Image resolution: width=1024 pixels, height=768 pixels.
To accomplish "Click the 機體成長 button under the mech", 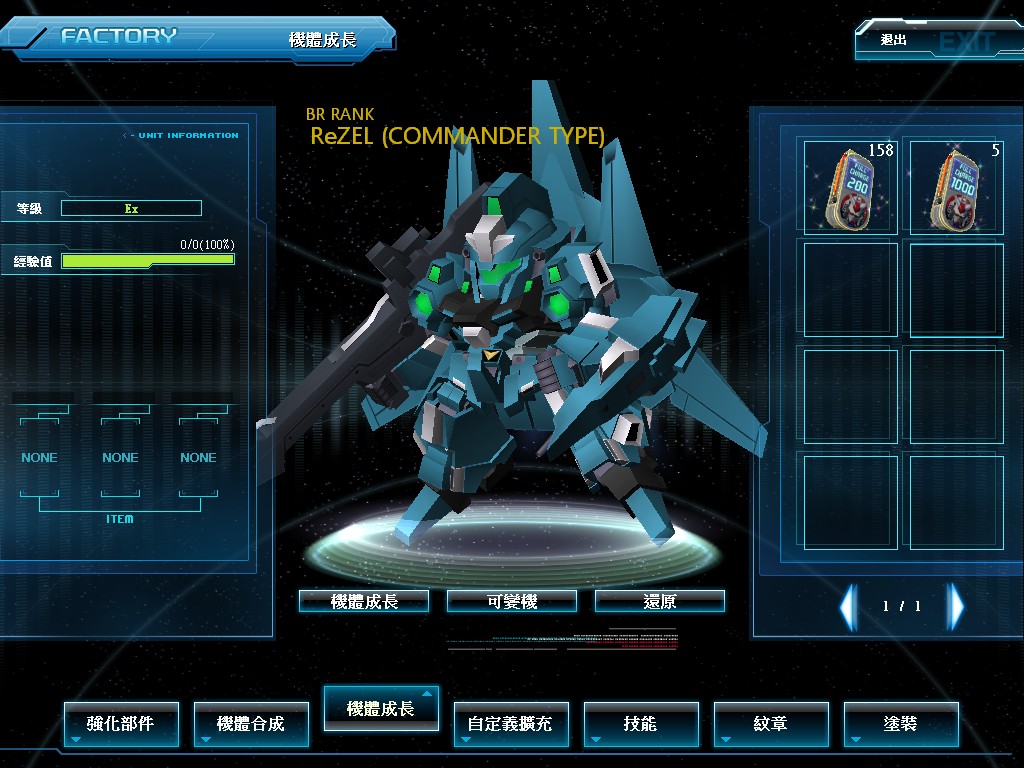I will pos(364,601).
